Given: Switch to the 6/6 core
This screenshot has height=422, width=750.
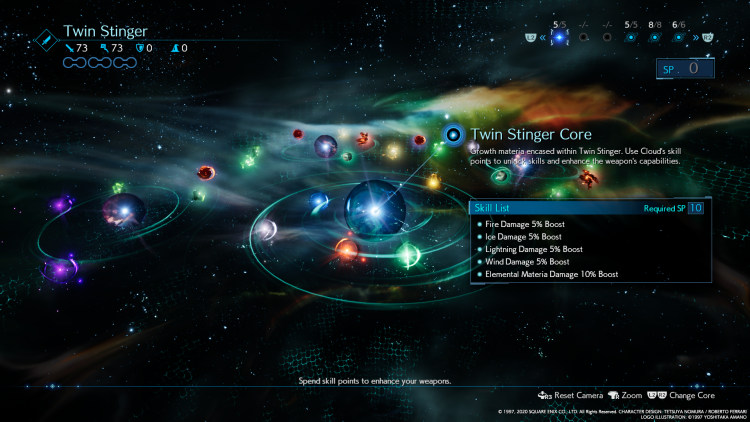Looking at the screenshot, I should 679,37.
